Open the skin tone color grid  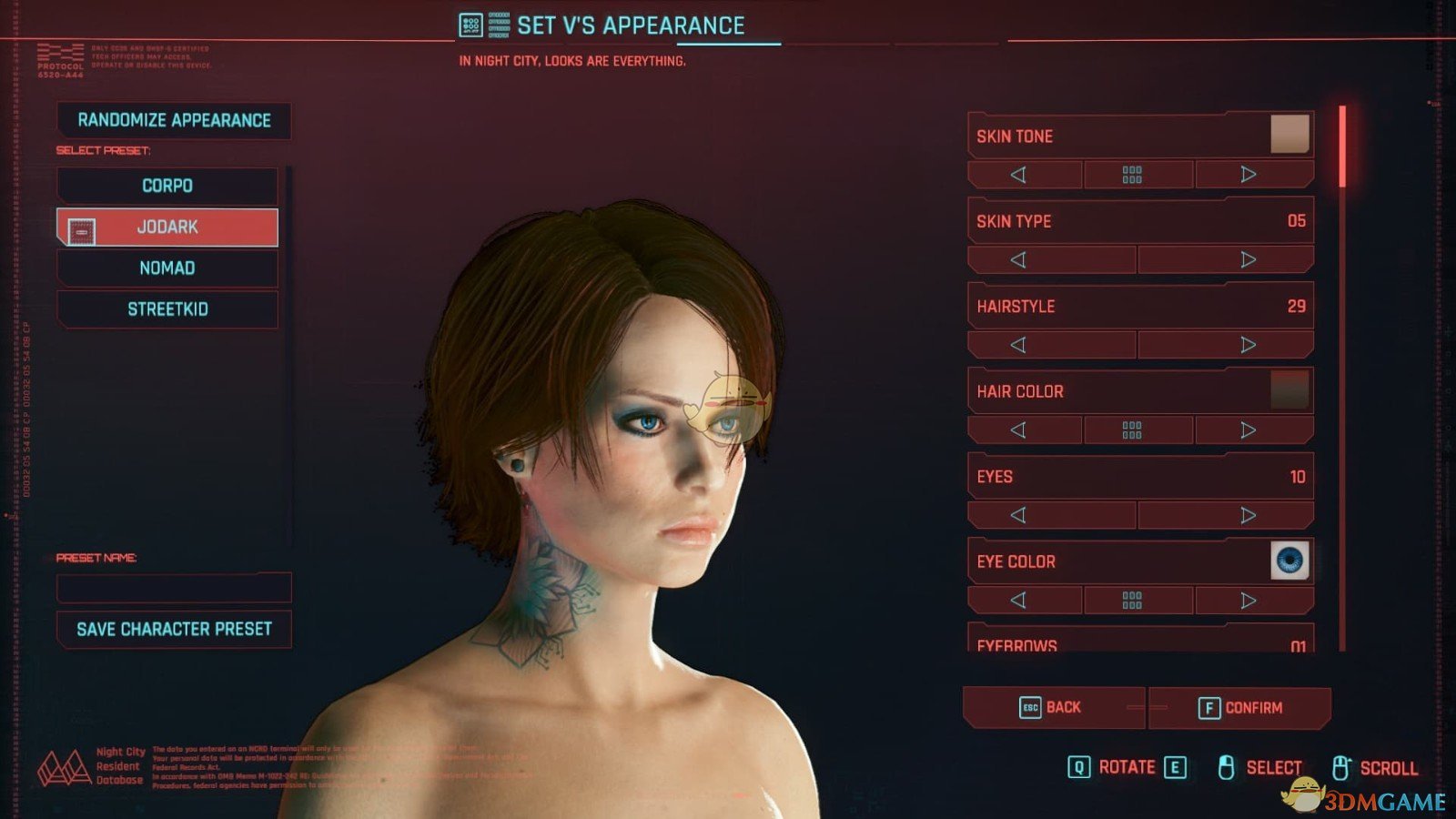click(x=1132, y=174)
